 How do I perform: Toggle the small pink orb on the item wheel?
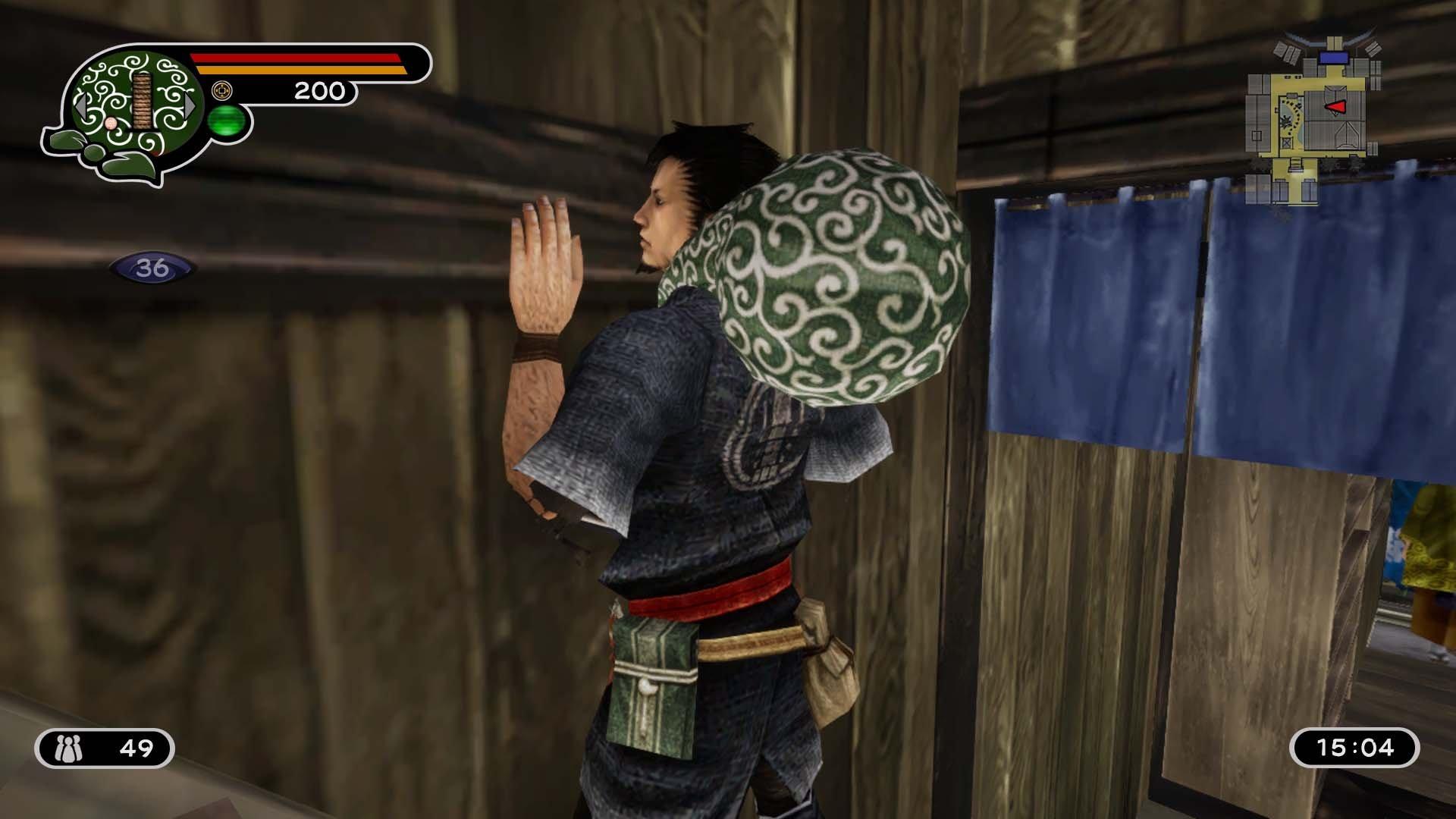[111, 124]
